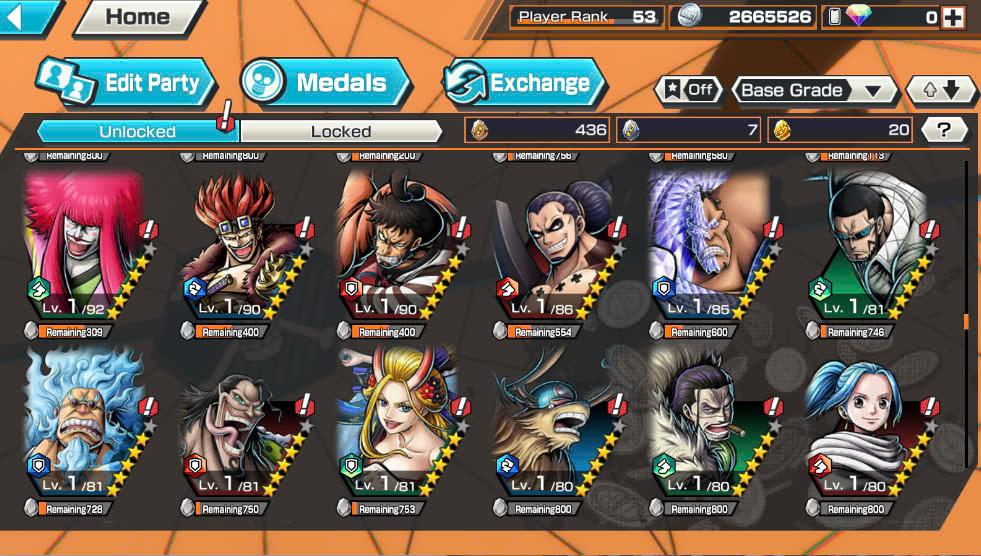Return to the Home screen
Viewport: 981px width, 556px height.
(137, 16)
